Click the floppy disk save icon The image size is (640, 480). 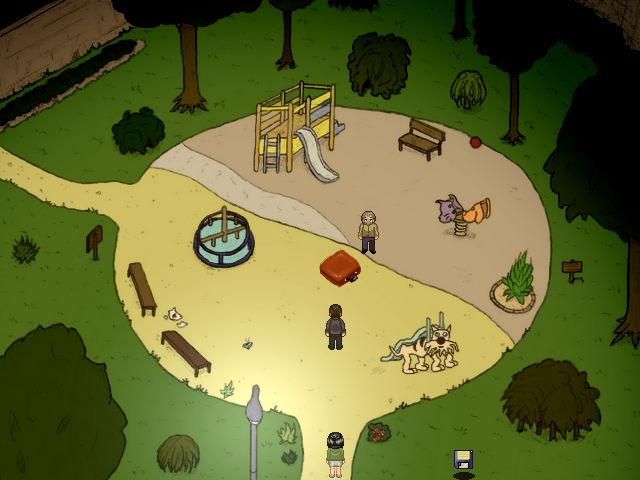coord(463,460)
